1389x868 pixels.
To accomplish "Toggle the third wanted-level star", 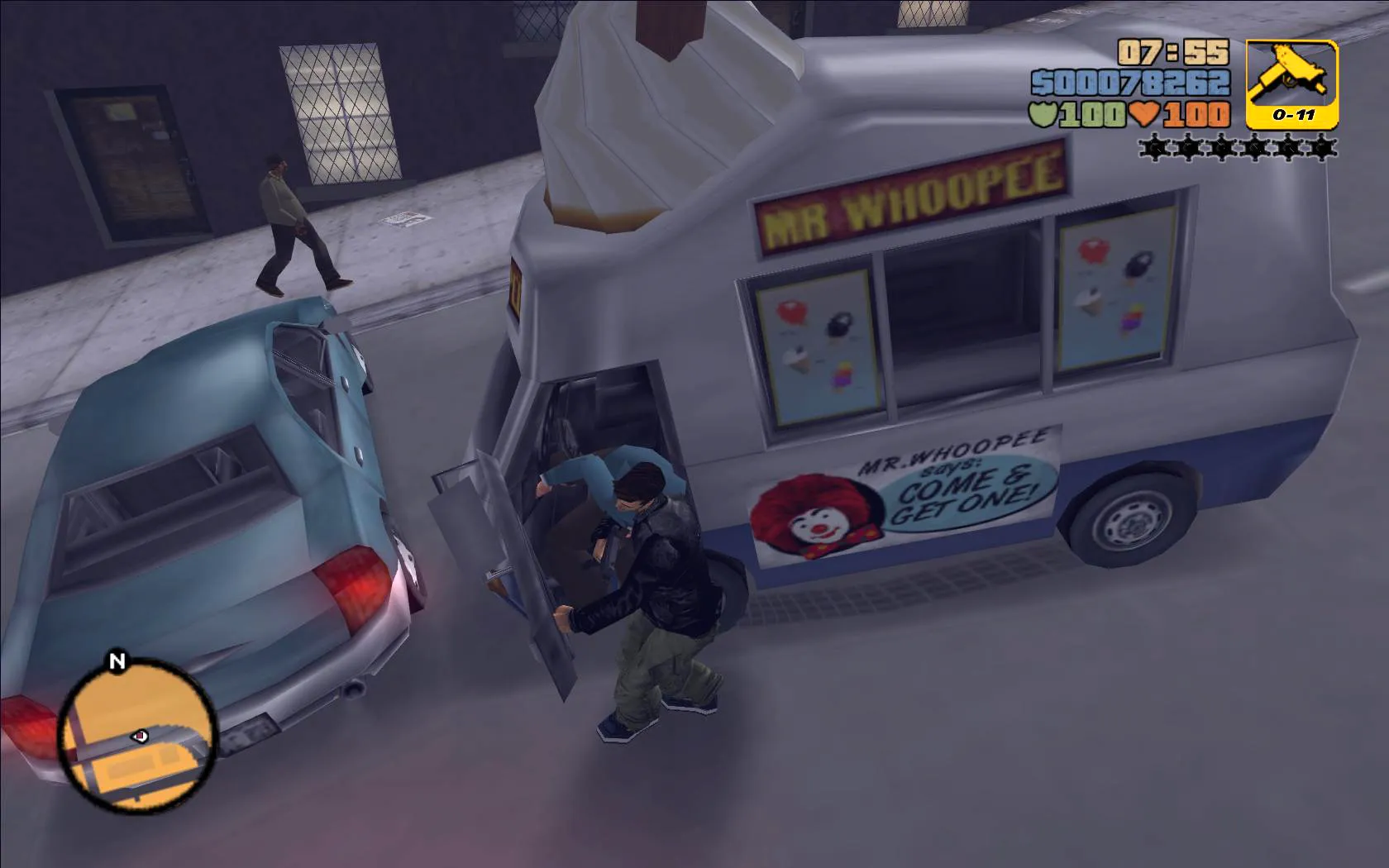I will click(1221, 147).
